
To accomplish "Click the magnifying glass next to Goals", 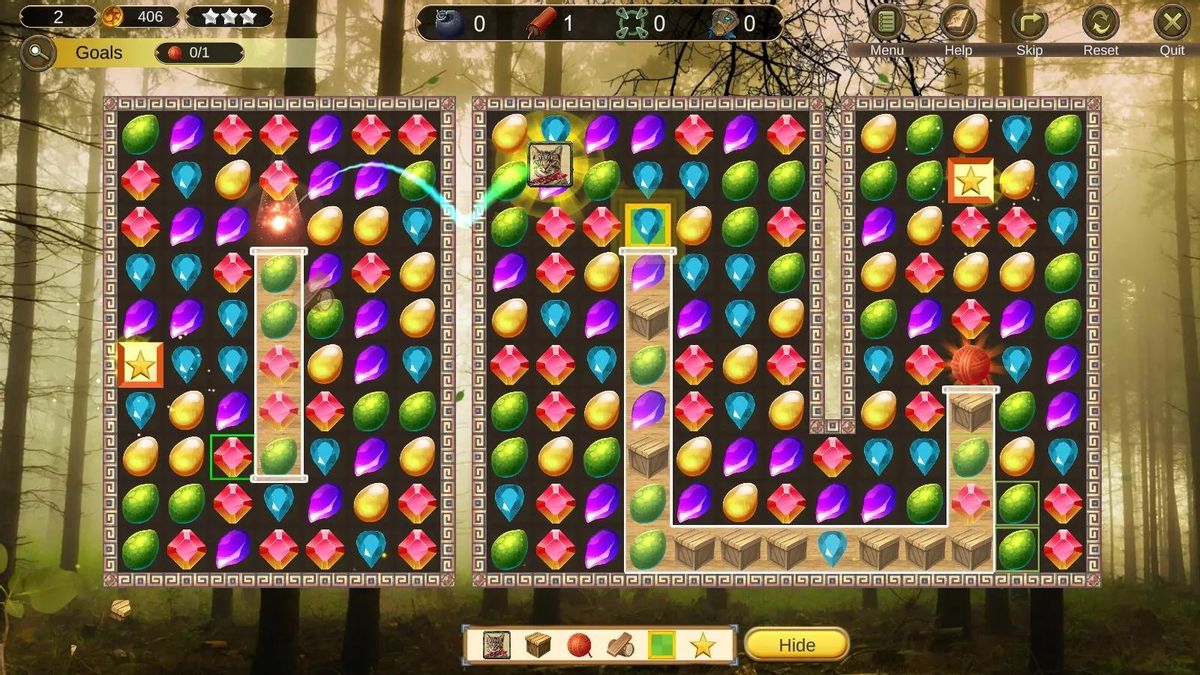I will click(37, 53).
